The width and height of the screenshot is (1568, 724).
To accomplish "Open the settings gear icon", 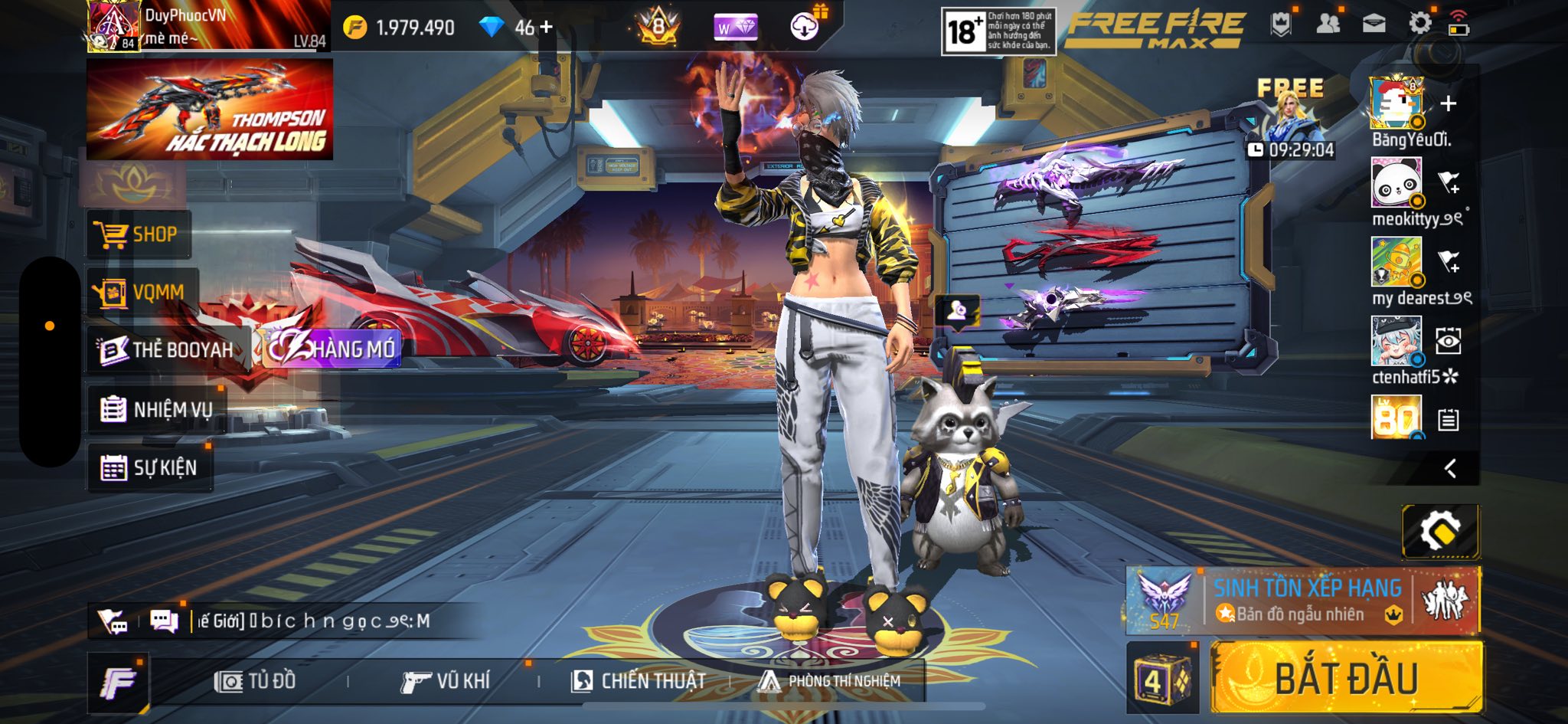I will [1419, 24].
